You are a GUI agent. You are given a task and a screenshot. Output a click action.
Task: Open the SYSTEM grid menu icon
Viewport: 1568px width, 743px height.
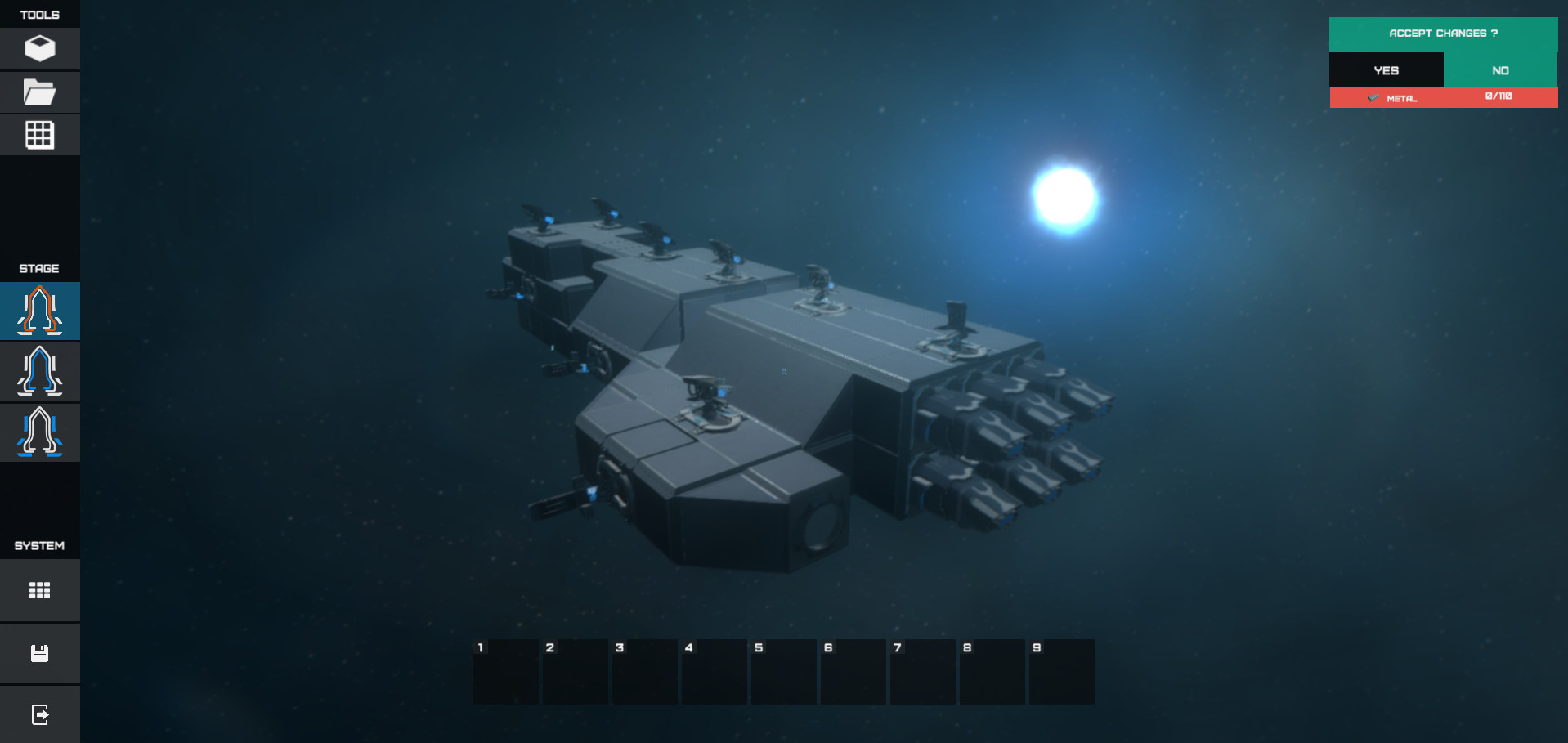click(39, 589)
